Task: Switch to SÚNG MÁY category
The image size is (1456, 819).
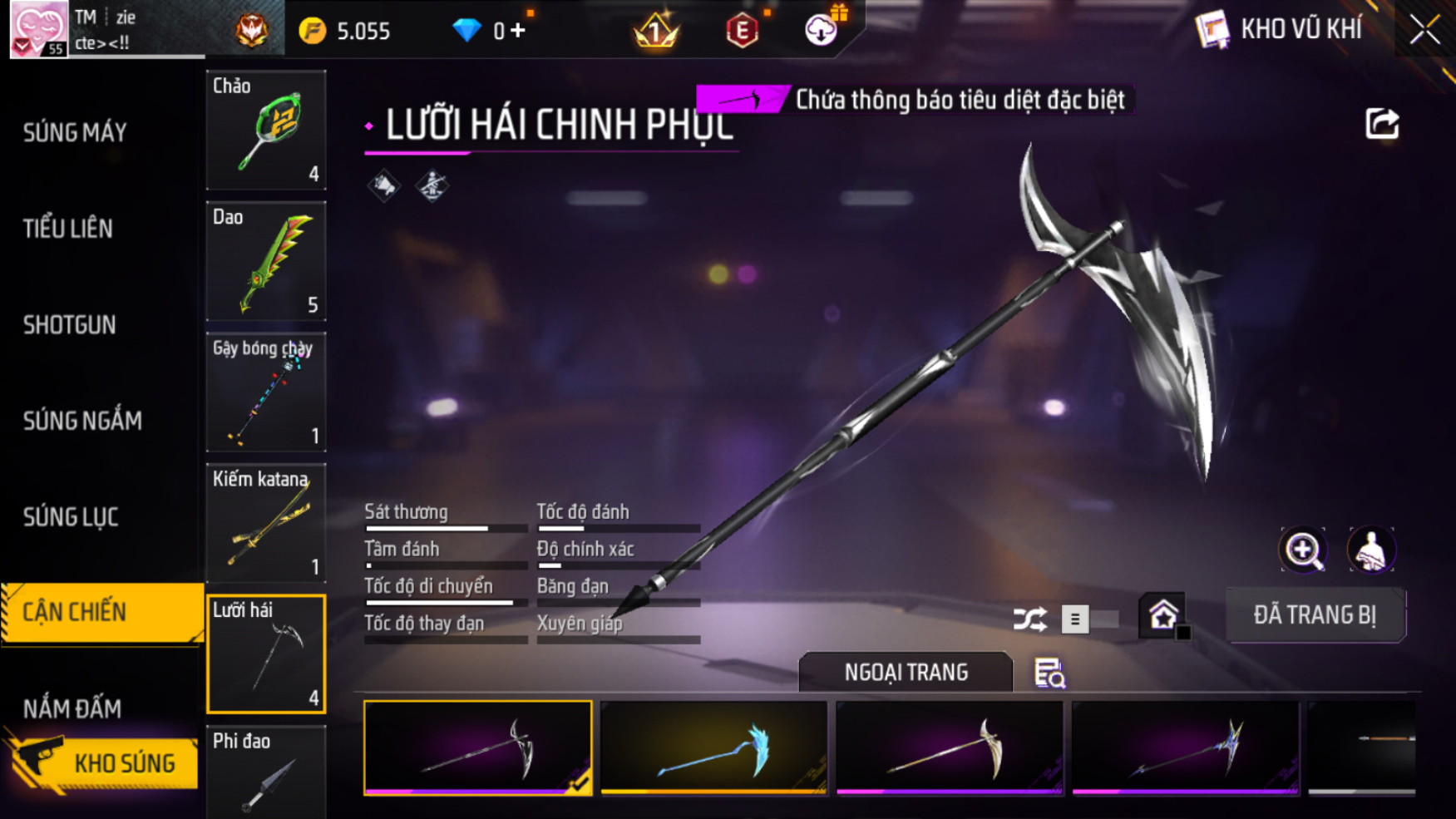Action: (x=75, y=132)
